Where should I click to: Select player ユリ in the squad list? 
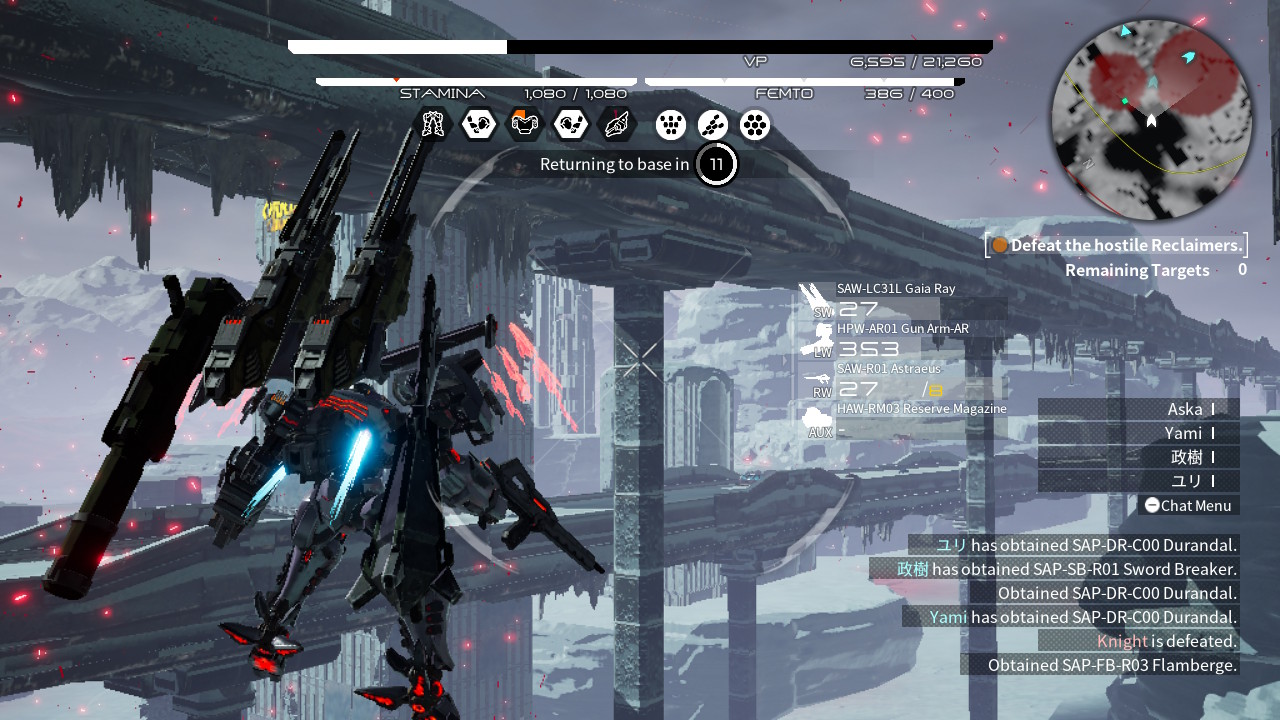pos(1186,481)
